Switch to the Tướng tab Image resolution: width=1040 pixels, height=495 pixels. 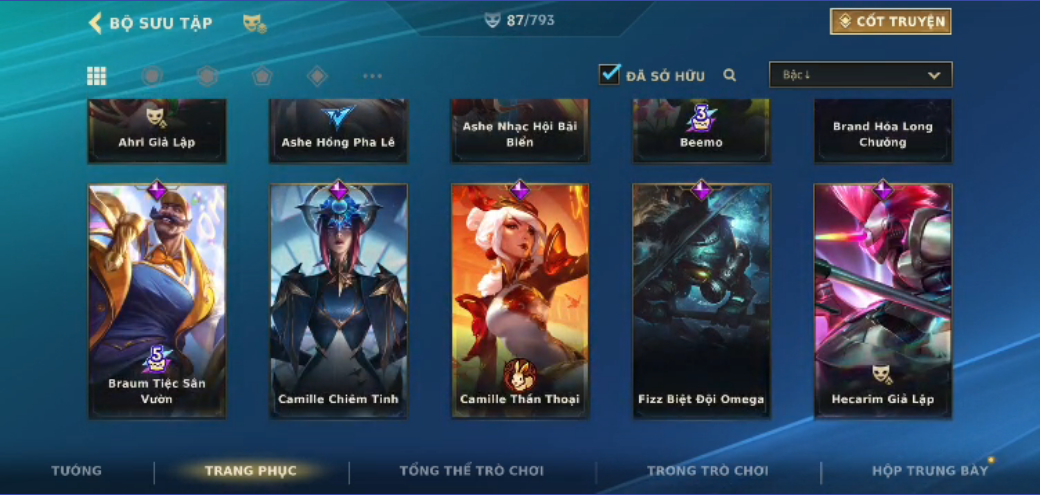[77, 471]
